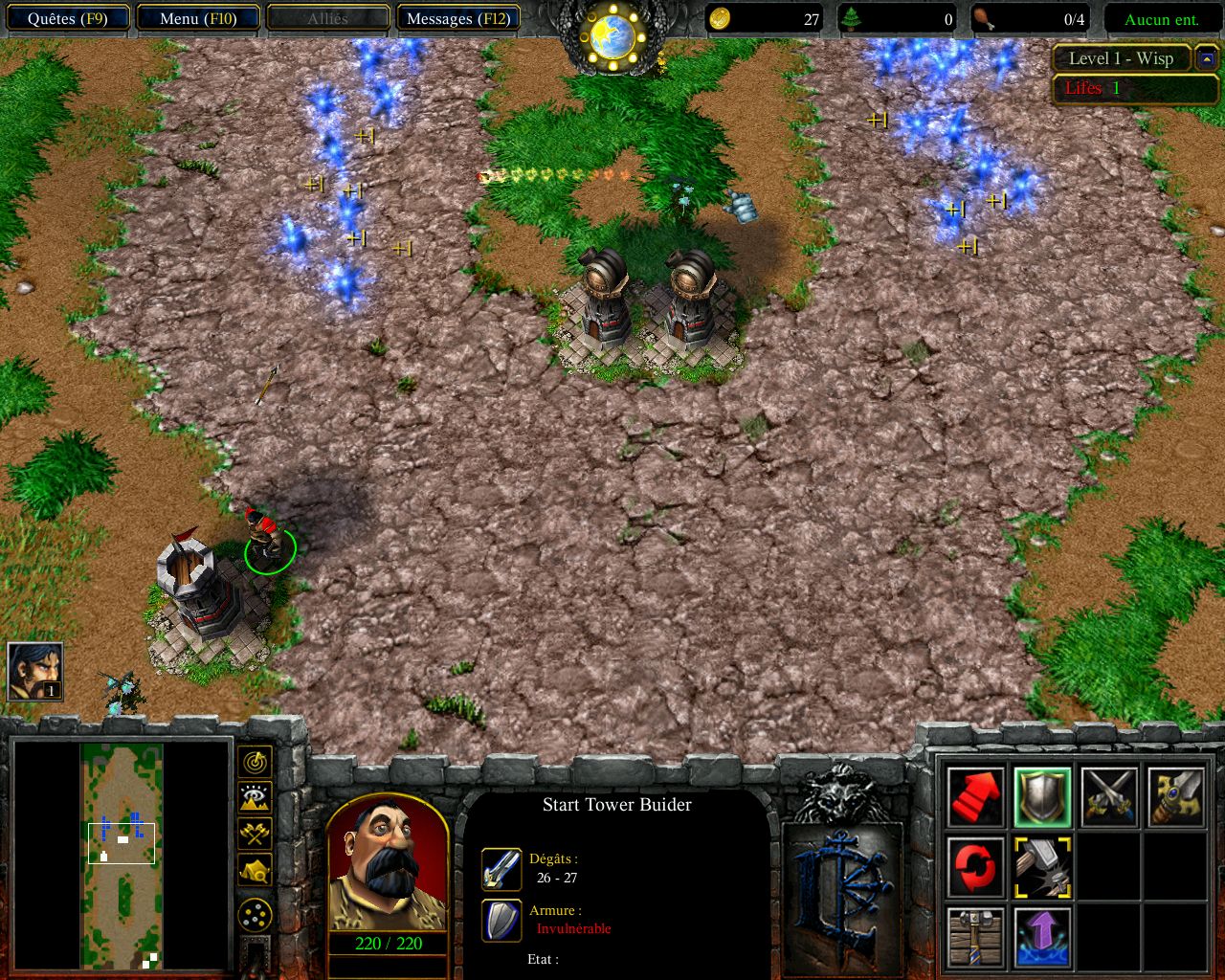Open the Quêtes (F9) menu
This screenshot has height=980, width=1225.
pos(67,17)
